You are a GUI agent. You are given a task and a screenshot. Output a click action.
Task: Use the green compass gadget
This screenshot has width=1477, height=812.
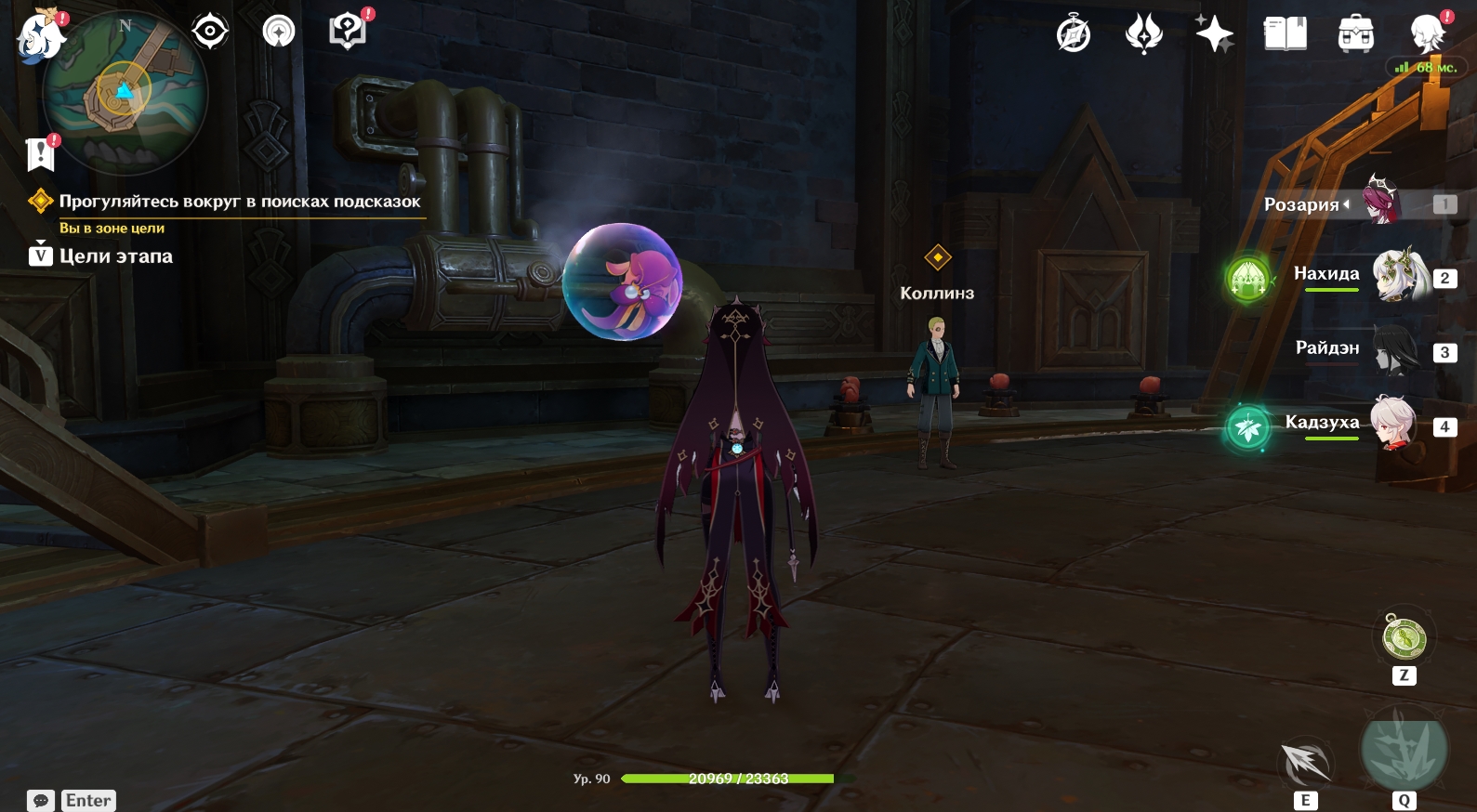[1404, 639]
